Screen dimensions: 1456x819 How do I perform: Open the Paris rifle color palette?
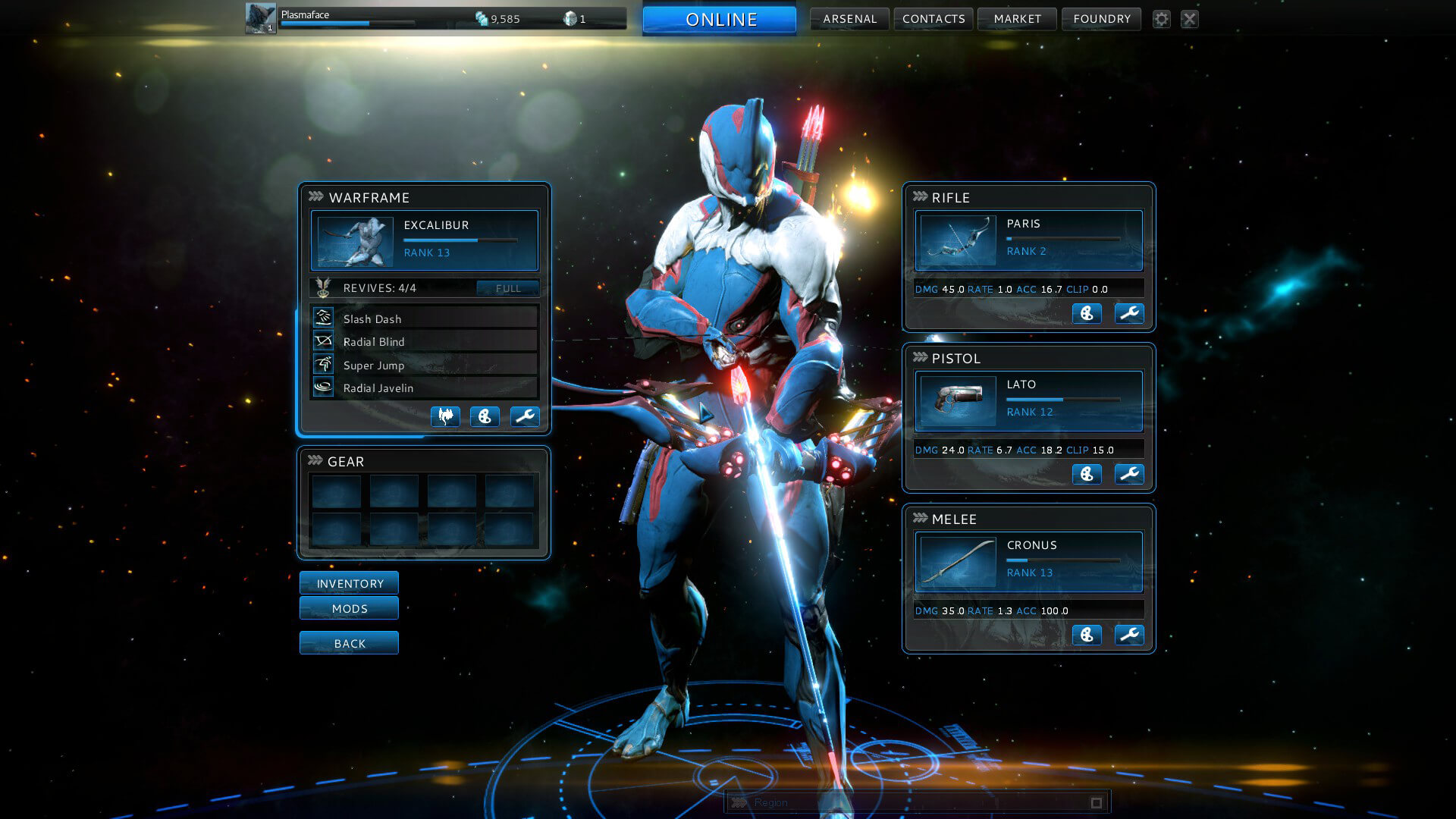pos(1087,313)
